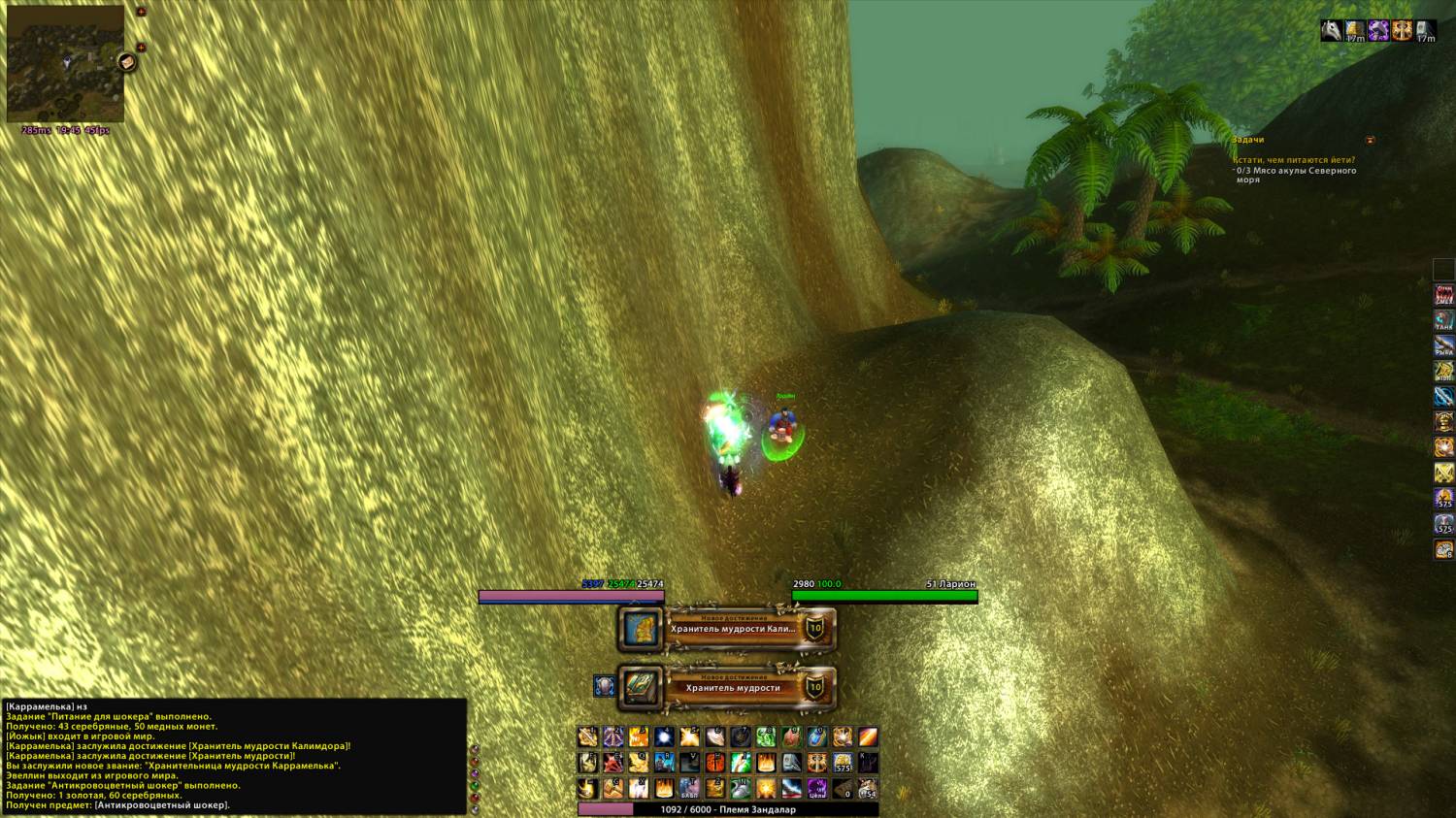Screen dimensions: 1456x818
Task: Click the side bar icon labeled Рыба
Action: (x=1444, y=344)
